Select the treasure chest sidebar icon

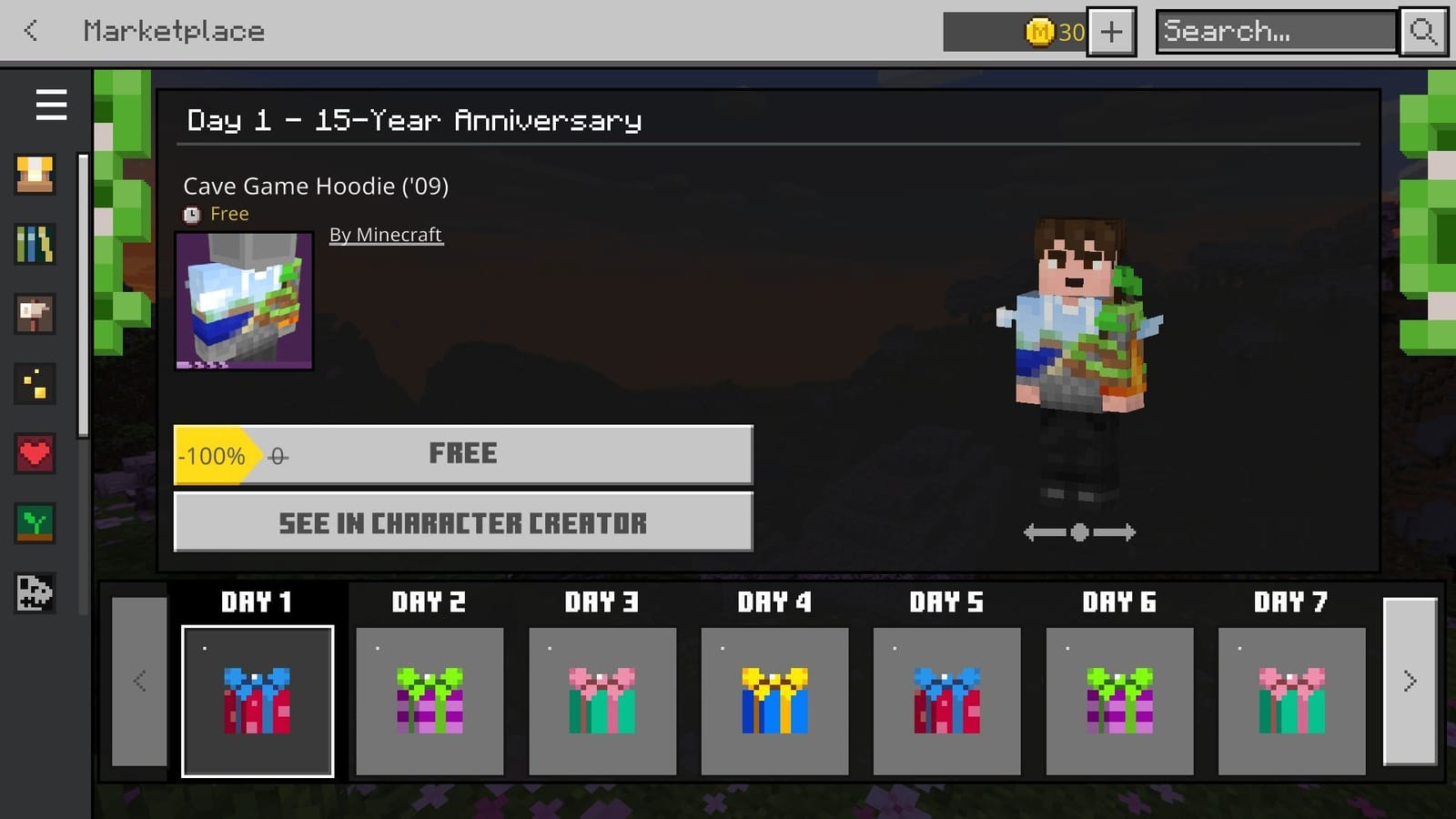(x=35, y=174)
